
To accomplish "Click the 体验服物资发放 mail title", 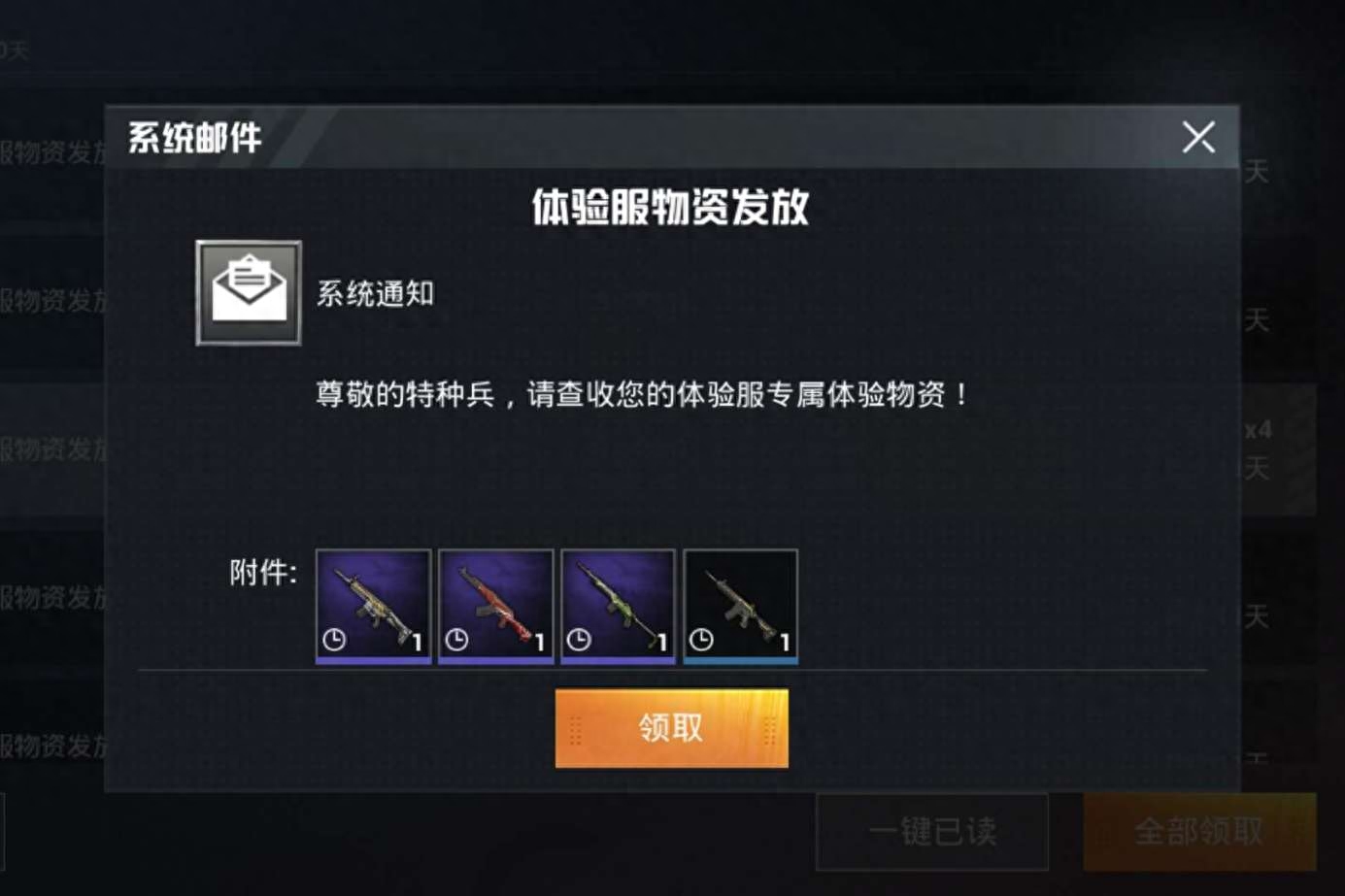I will (672, 208).
